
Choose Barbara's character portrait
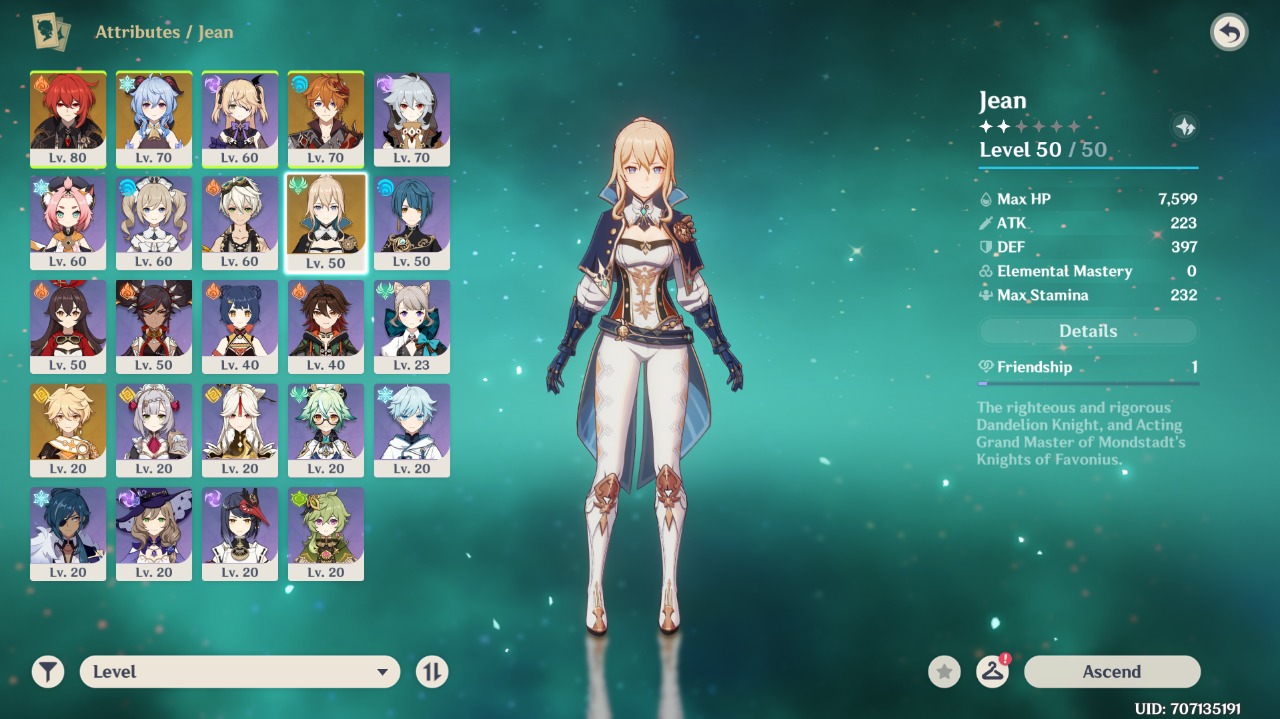click(x=154, y=222)
